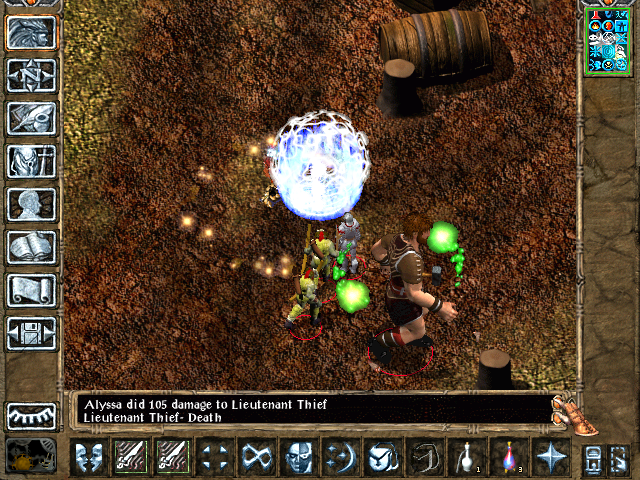Open spell casting with the crescent moon icon
Viewport: 640px width, 480px height.
[x=341, y=457]
